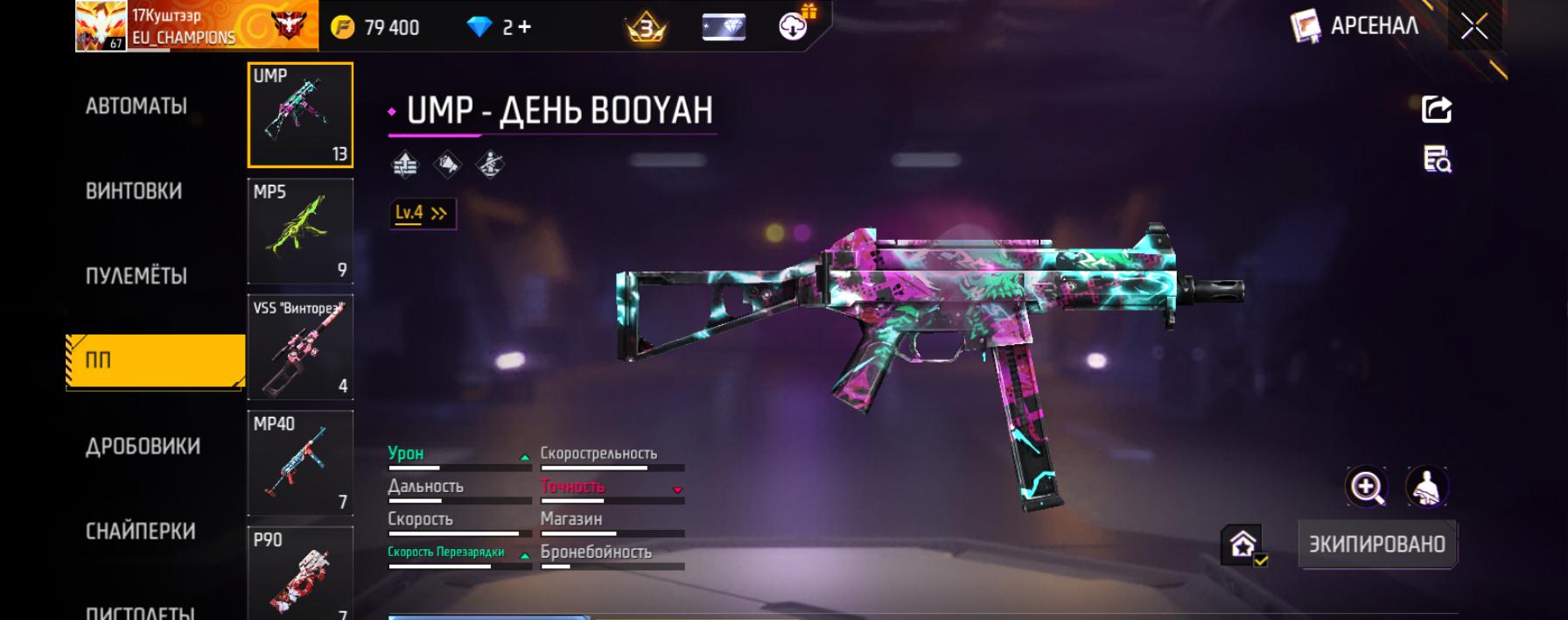Image resolution: width=1568 pixels, height=620 pixels.
Task: Expand the Lv.4 skin level details
Action: (422, 213)
